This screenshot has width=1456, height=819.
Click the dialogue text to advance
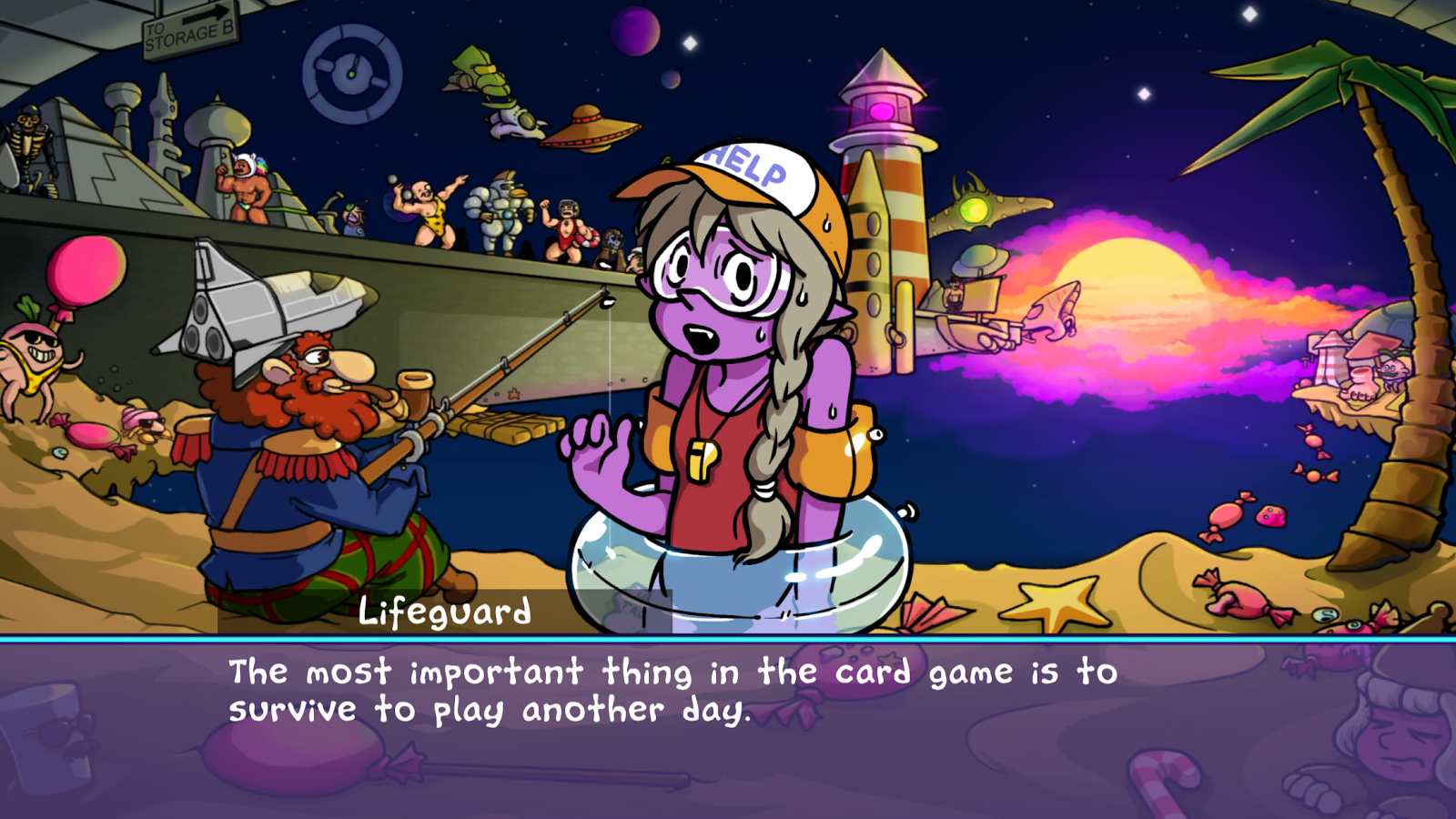pyautogui.click(x=673, y=692)
